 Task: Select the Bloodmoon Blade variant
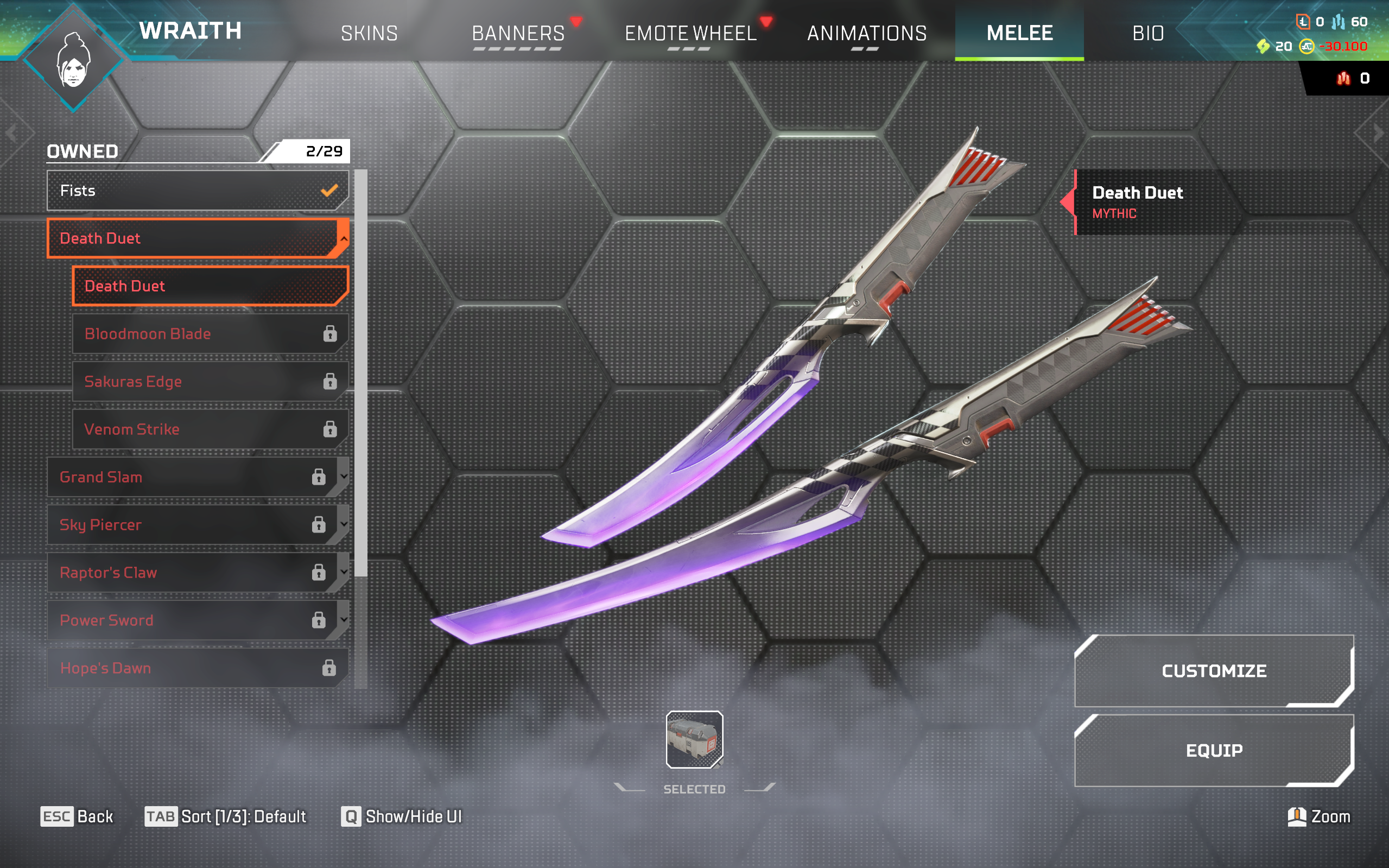(x=210, y=333)
